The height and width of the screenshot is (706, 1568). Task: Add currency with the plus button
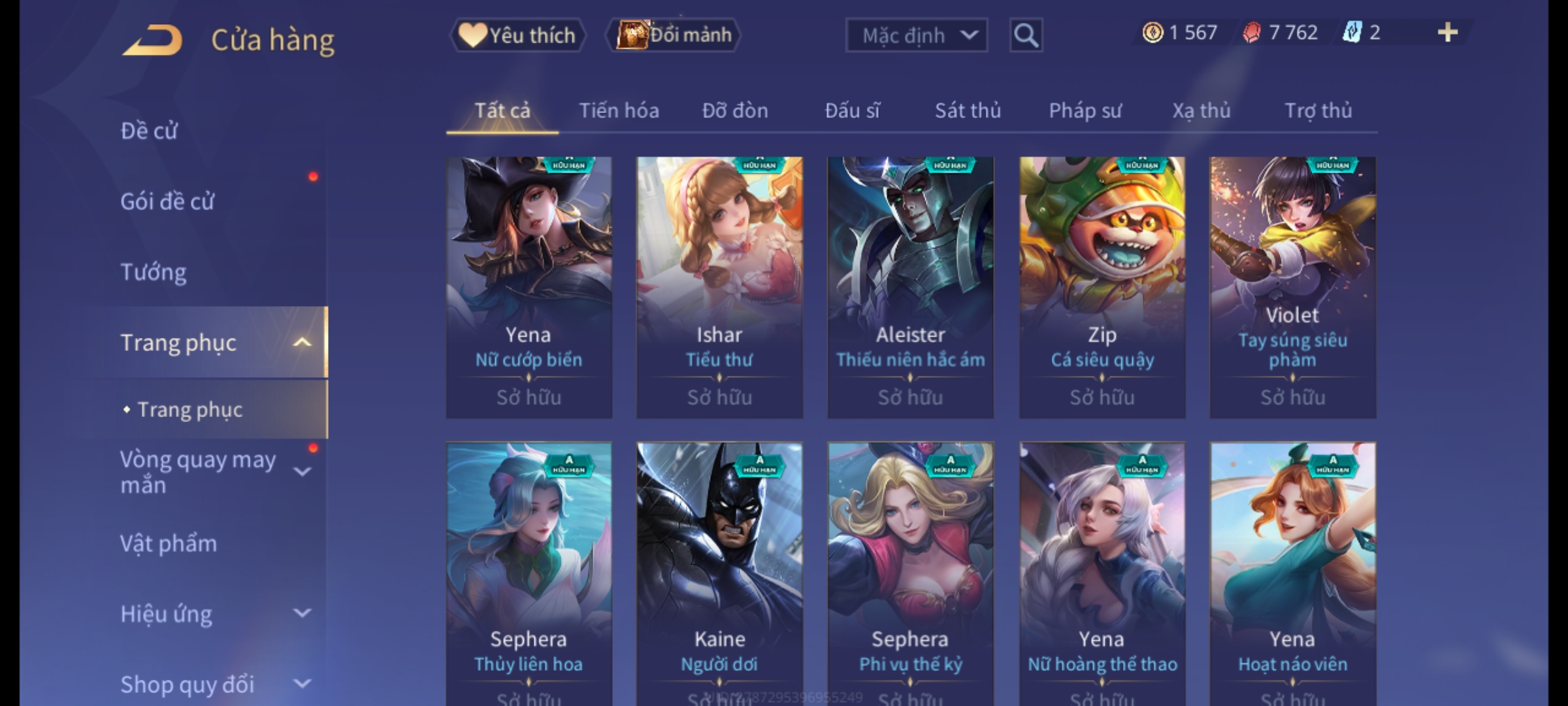(x=1447, y=33)
